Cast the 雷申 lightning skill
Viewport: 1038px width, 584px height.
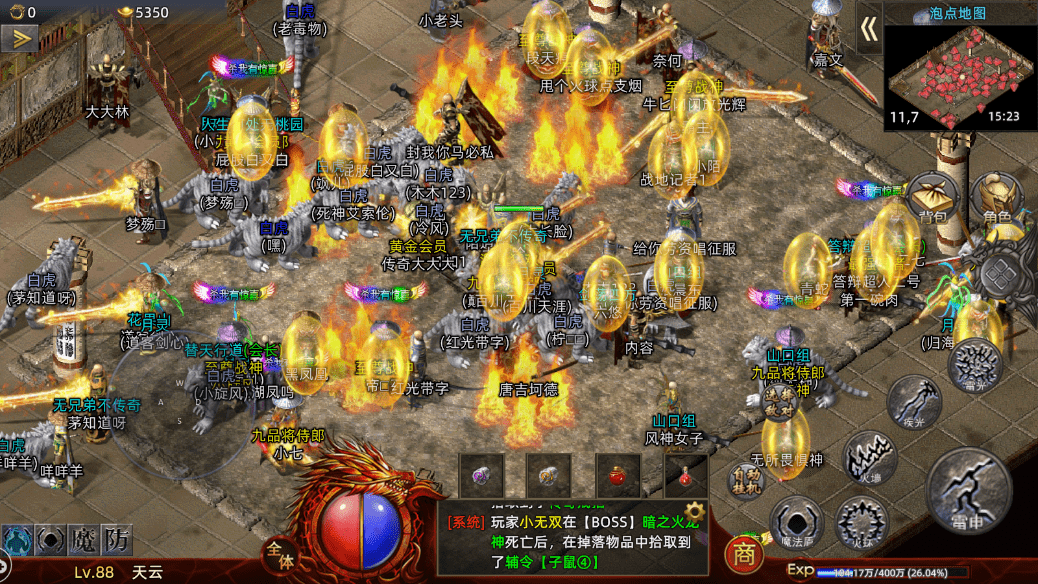(969, 489)
